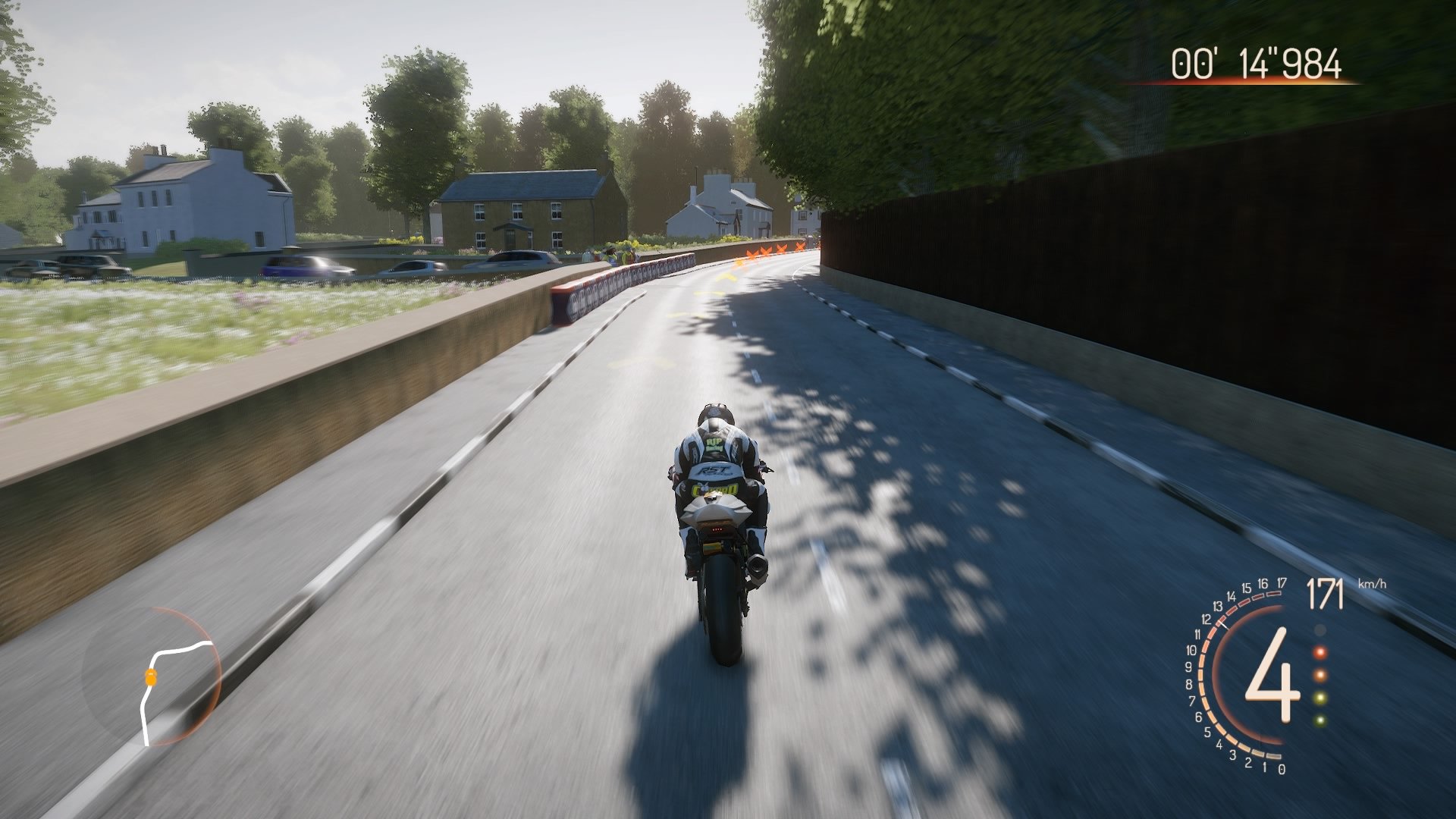Click the orange shift light indicator
1456x819 pixels.
click(1319, 674)
